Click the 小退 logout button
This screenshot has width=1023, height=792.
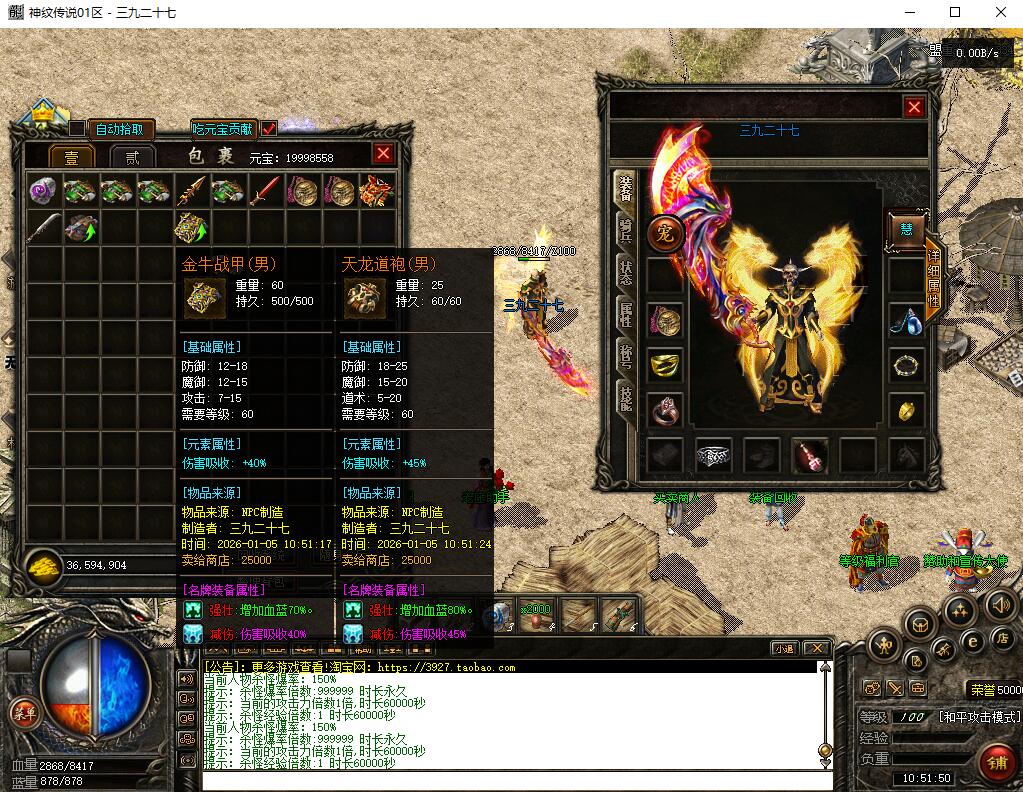[x=783, y=648]
